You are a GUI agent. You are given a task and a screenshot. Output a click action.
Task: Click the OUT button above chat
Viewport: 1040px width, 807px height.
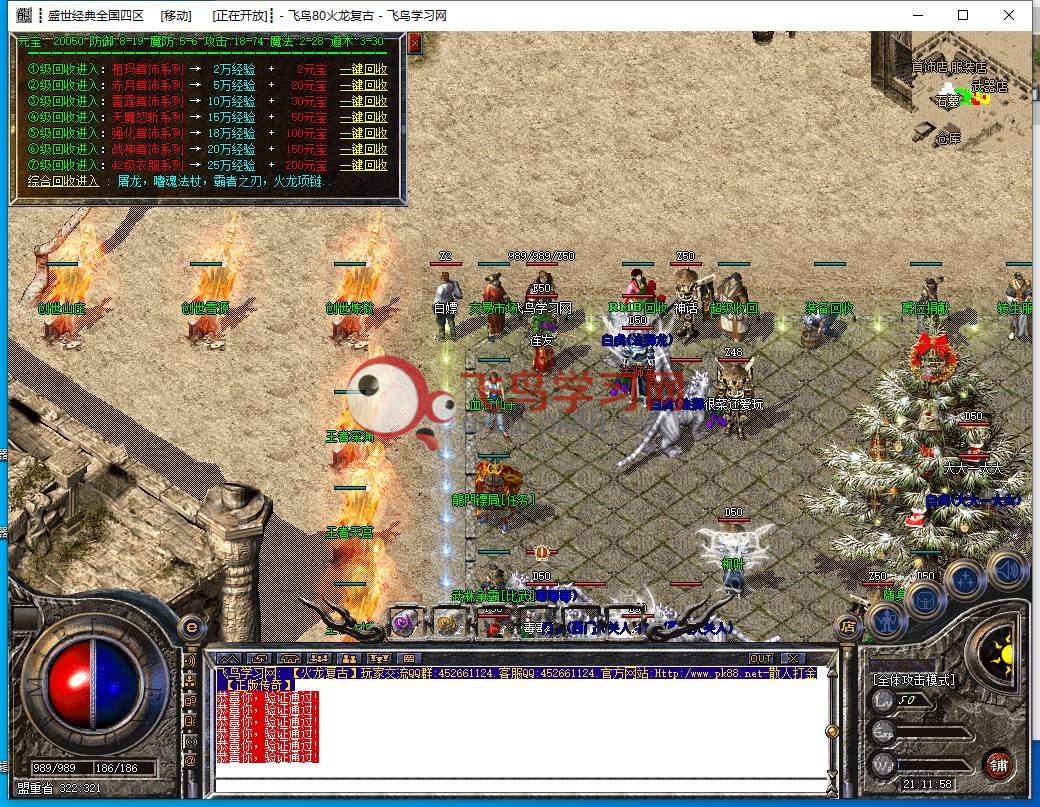(761, 658)
